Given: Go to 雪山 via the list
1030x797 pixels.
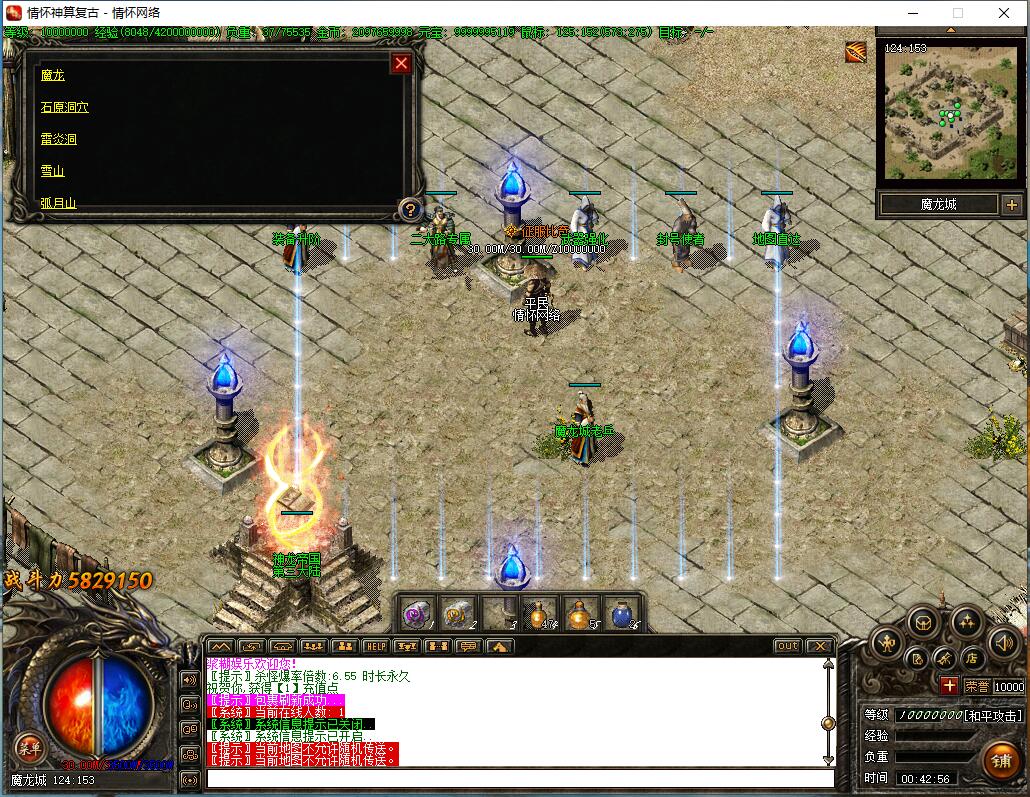Looking at the screenshot, I should tap(52, 171).
